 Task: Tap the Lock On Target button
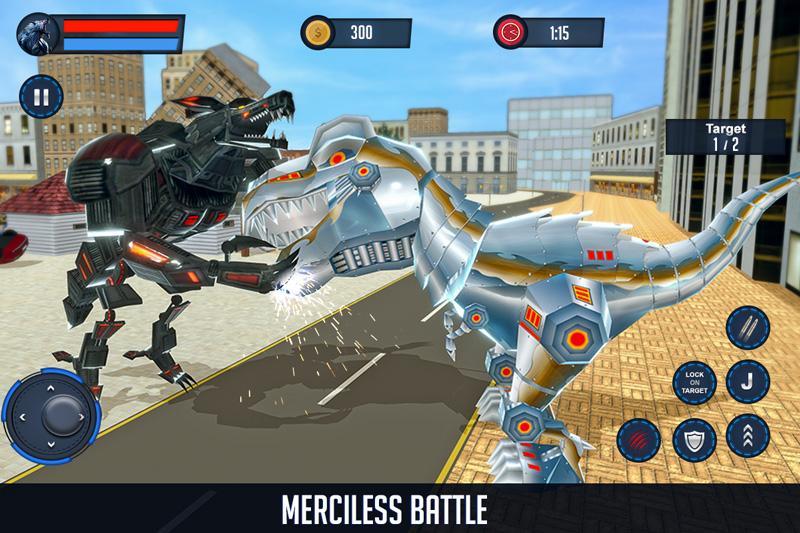point(695,380)
